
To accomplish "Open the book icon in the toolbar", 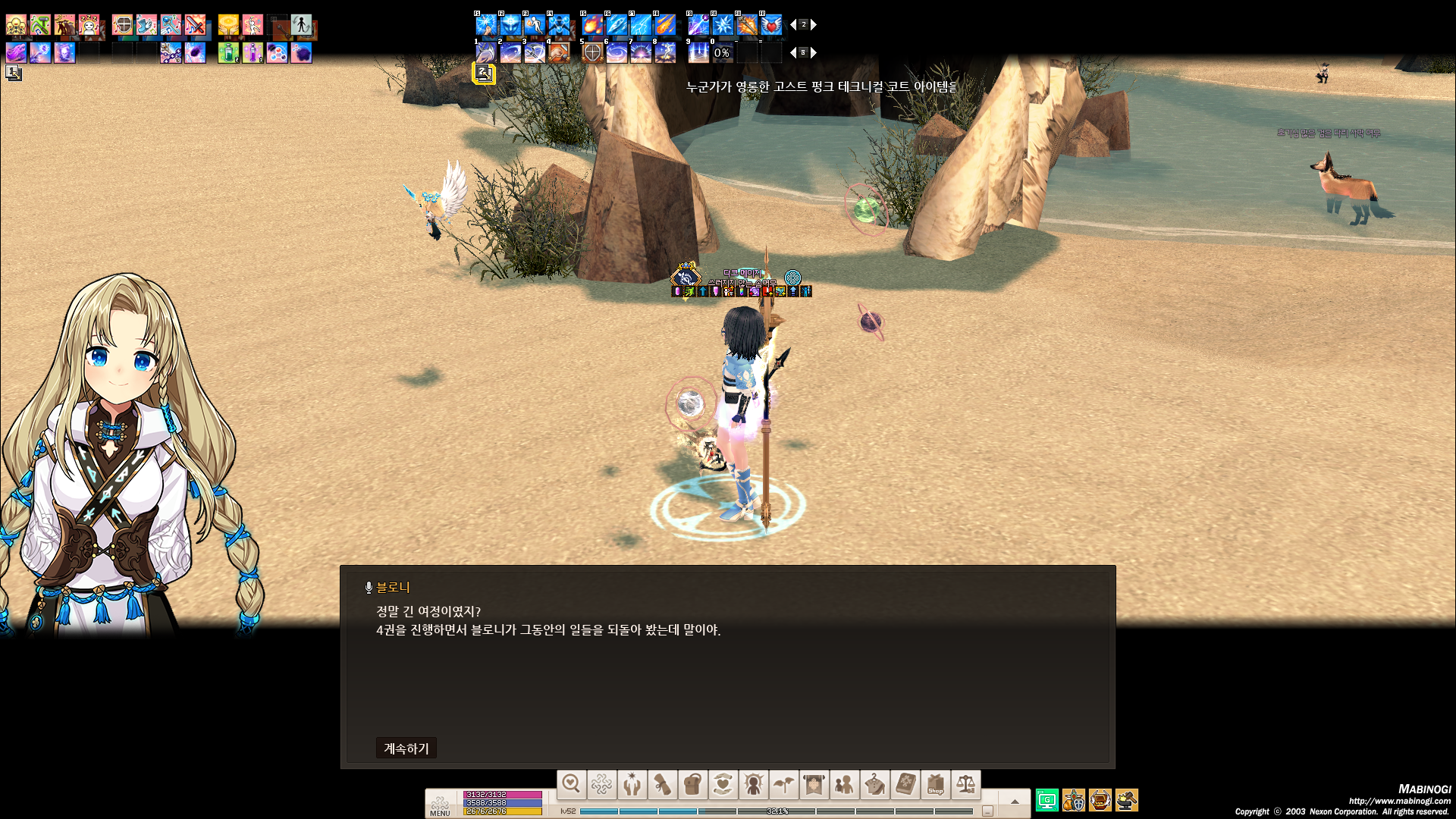I will point(905,784).
